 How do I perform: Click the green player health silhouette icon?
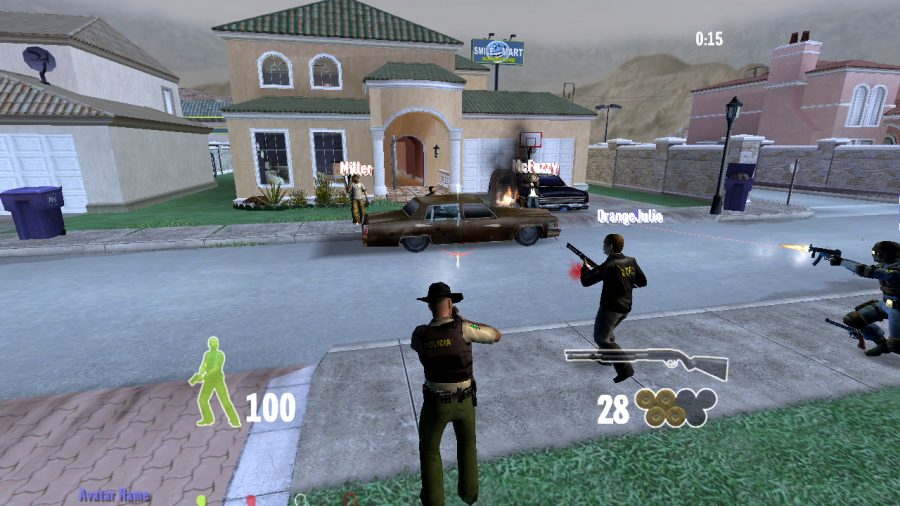[214, 382]
